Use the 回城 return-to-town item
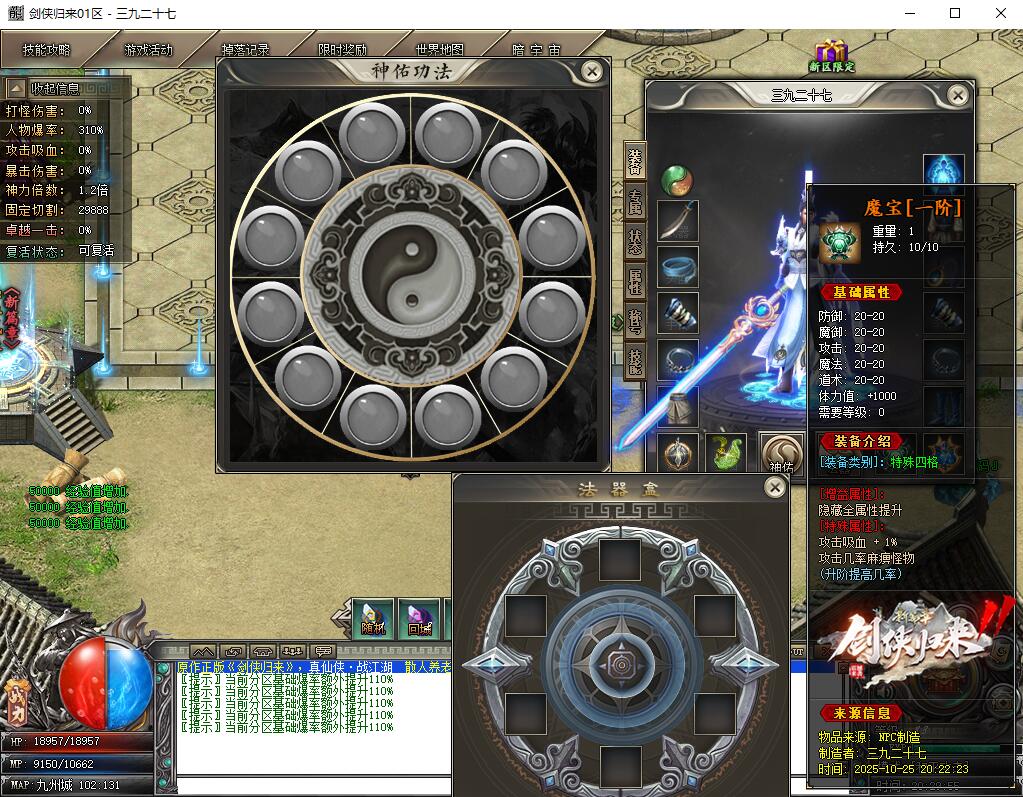The image size is (1023, 797). pos(419,620)
